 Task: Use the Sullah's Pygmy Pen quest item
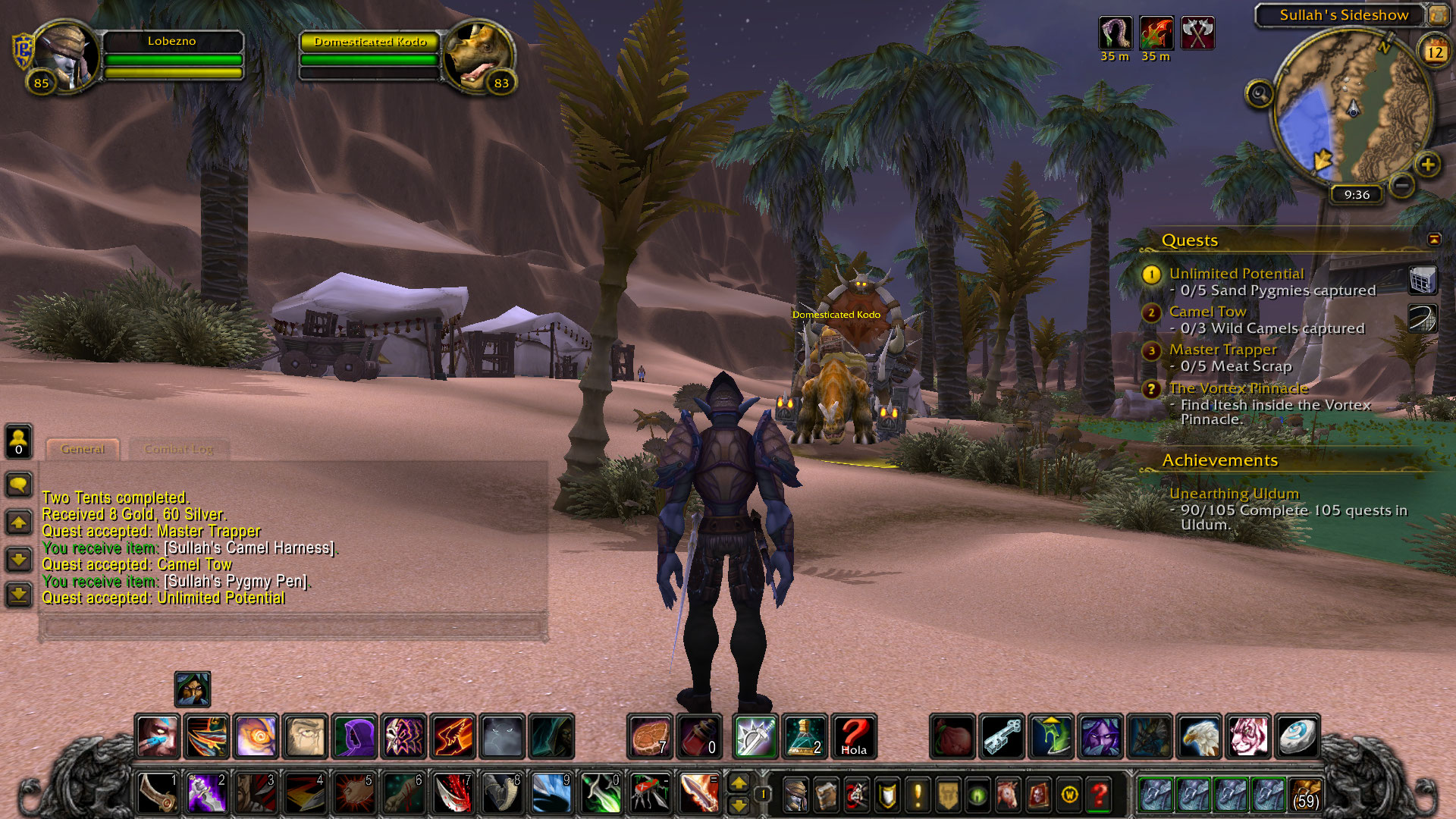tap(1423, 280)
